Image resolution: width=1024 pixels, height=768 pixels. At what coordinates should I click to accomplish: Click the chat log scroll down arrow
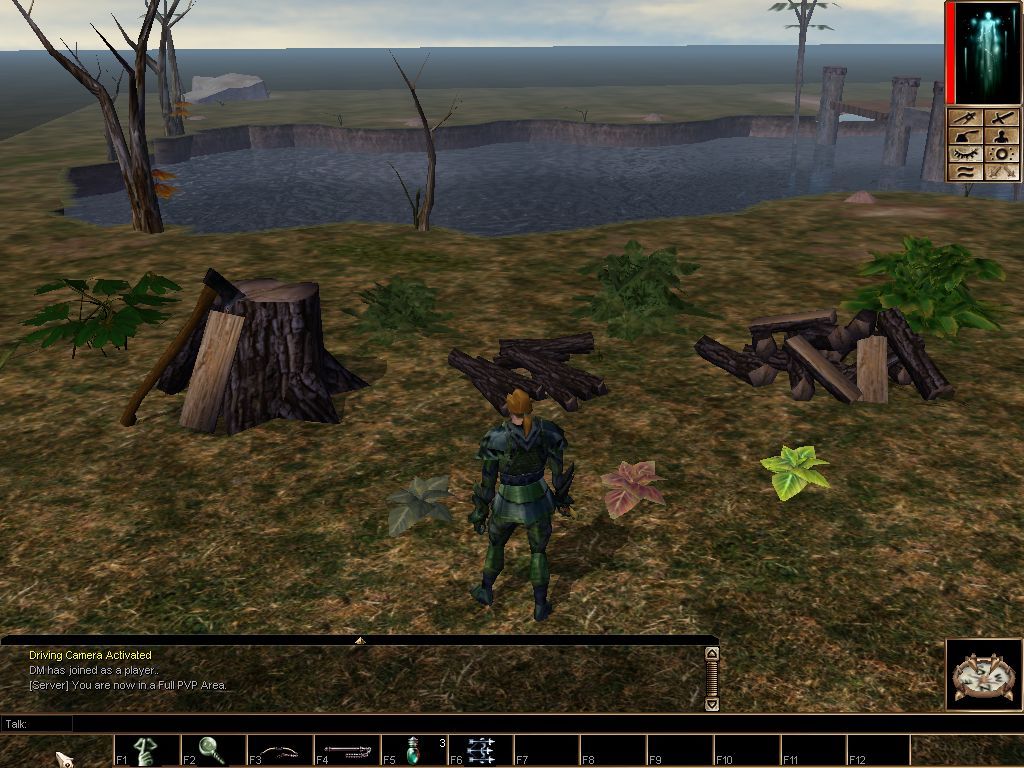pos(712,704)
